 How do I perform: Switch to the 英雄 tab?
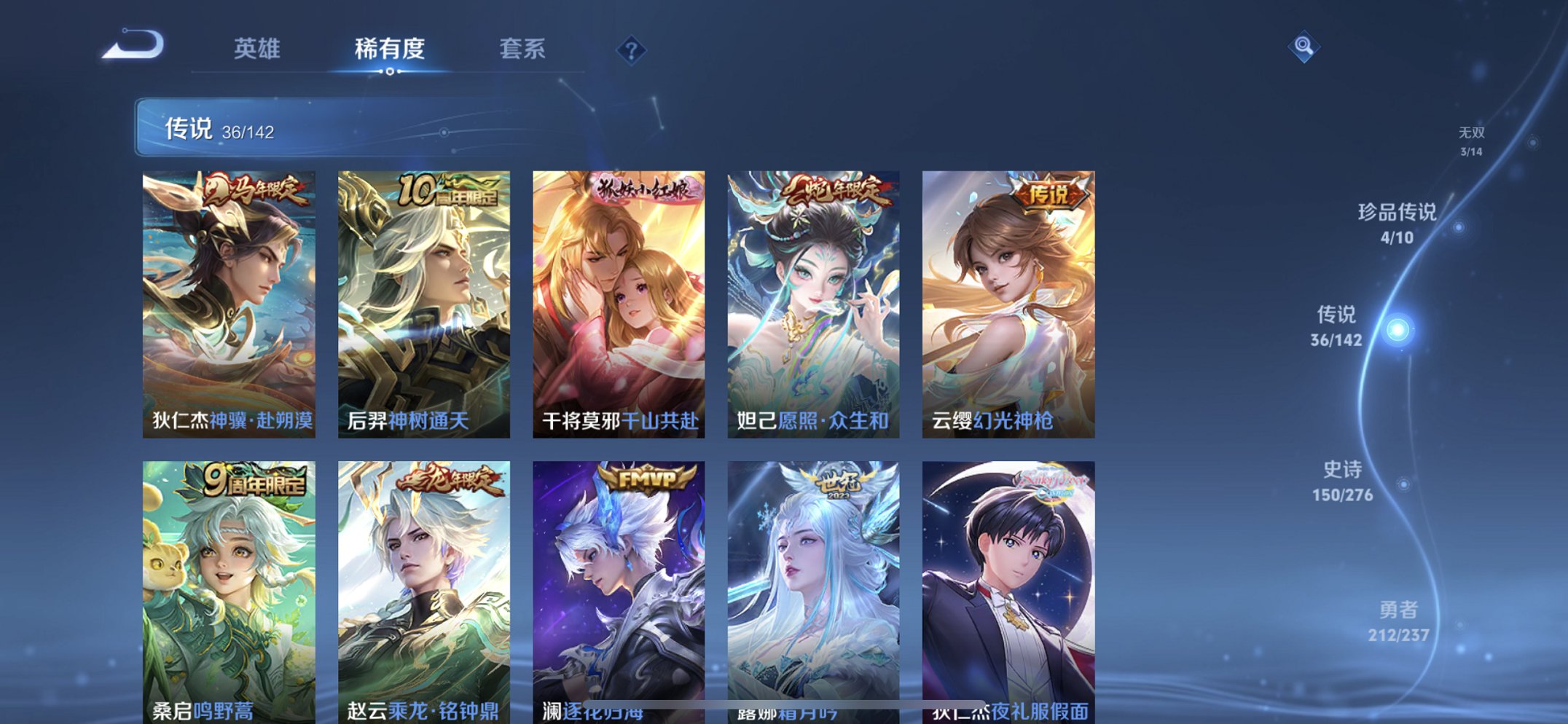pyautogui.click(x=256, y=50)
